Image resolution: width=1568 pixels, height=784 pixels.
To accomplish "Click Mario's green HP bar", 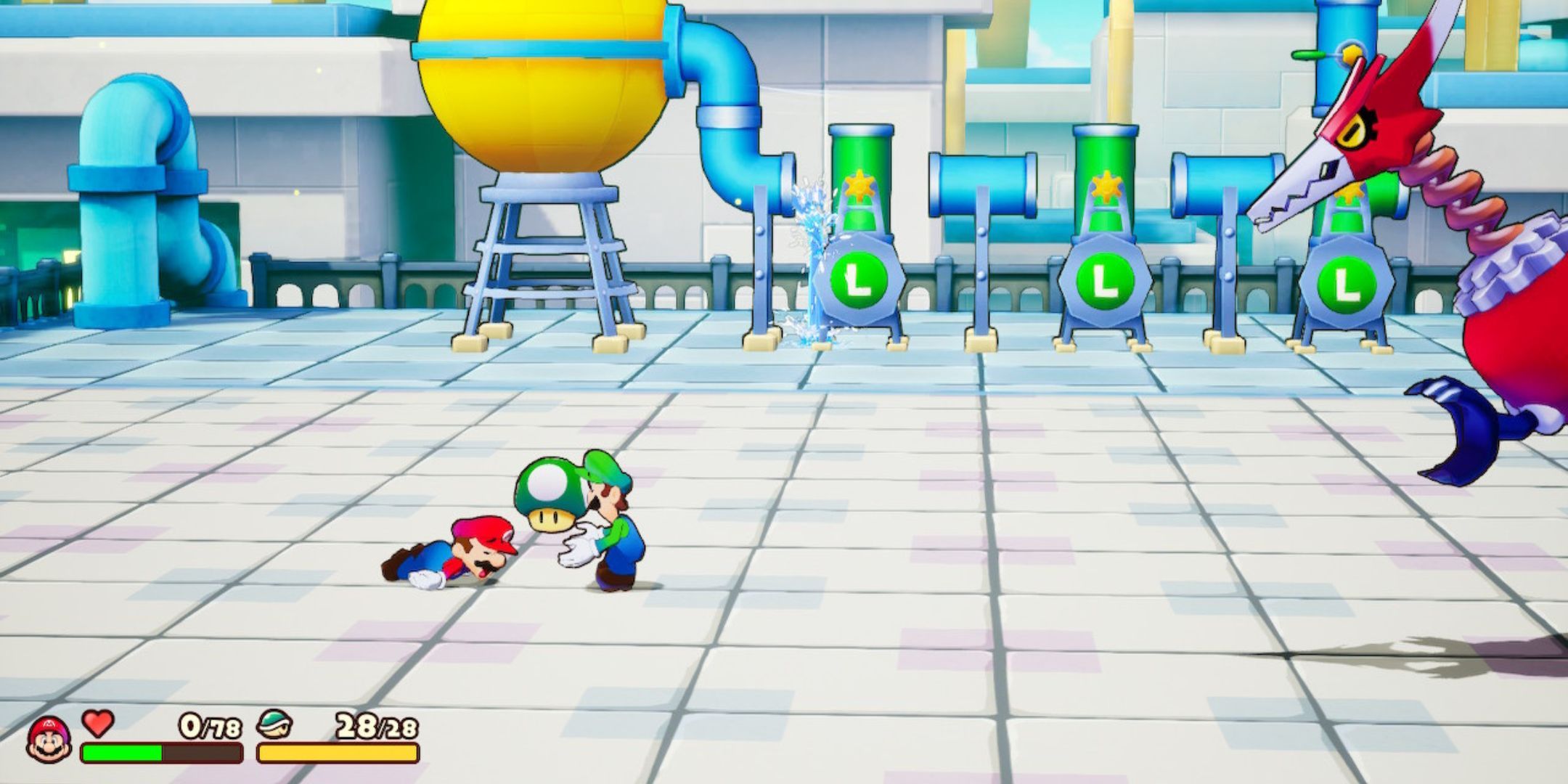I will click(120, 751).
